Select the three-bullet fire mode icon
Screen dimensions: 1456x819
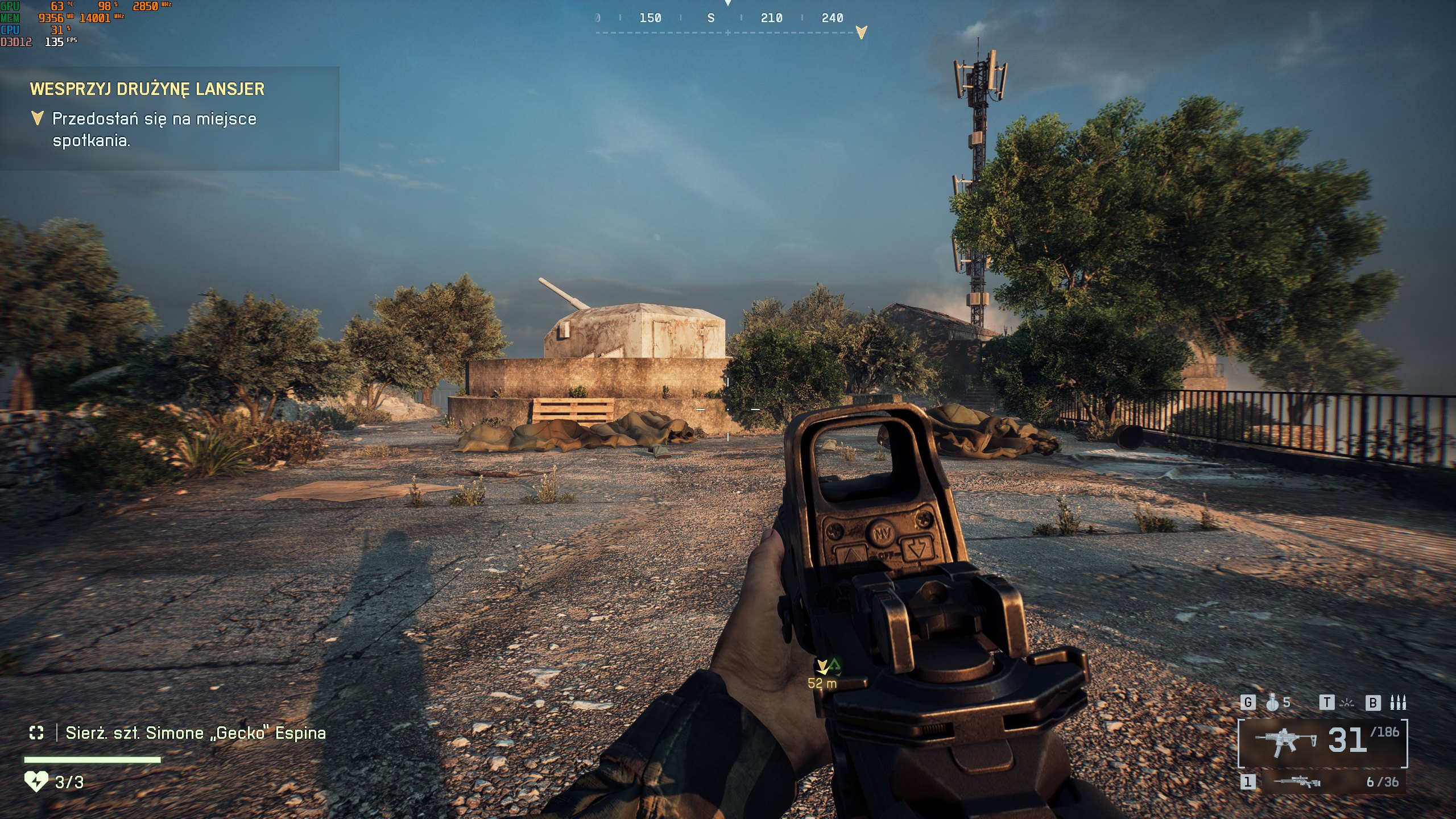1397,703
